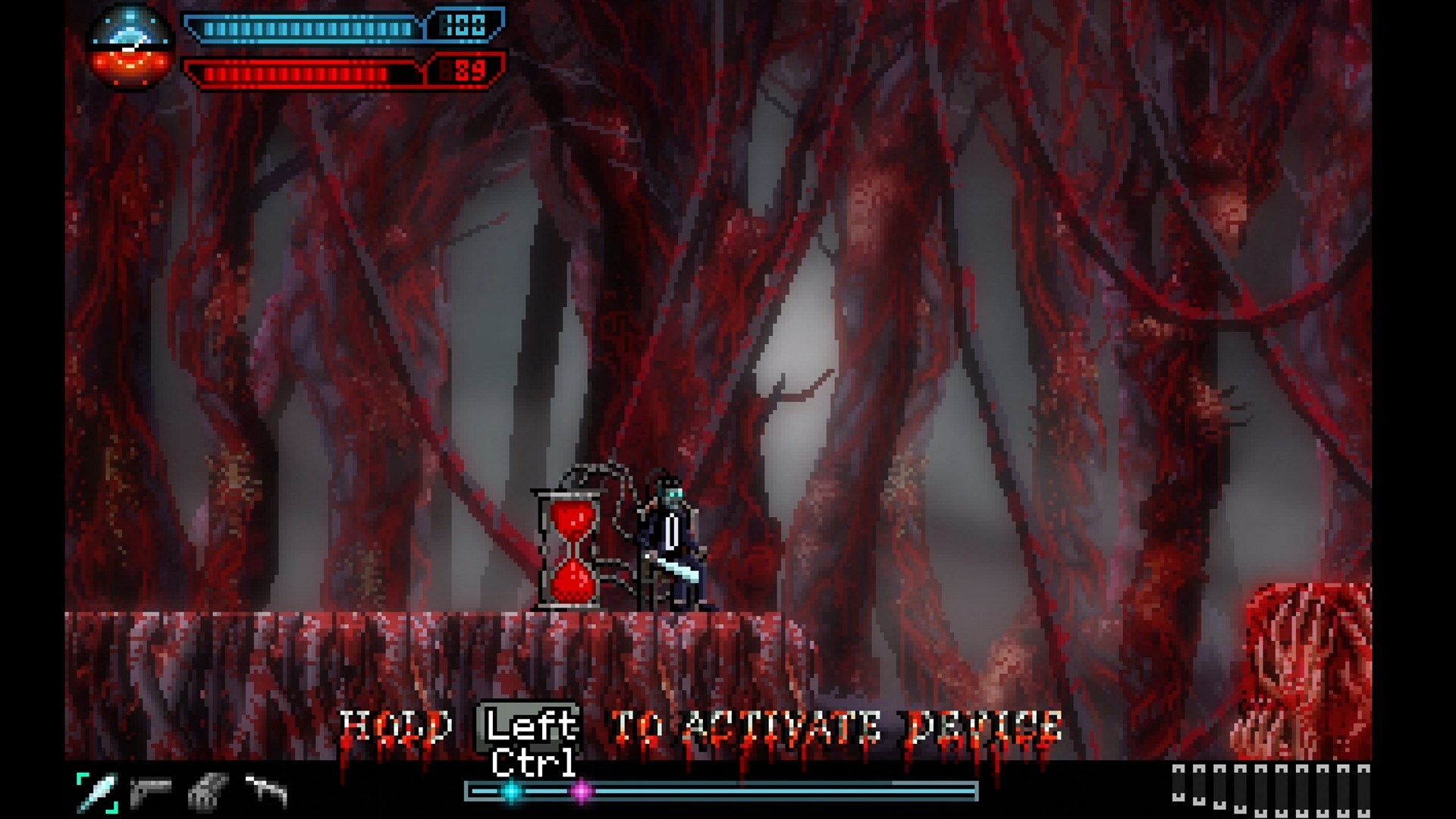Equip the gauntlet fist weapon
This screenshot has width=1456, height=819.
pyautogui.click(x=207, y=792)
